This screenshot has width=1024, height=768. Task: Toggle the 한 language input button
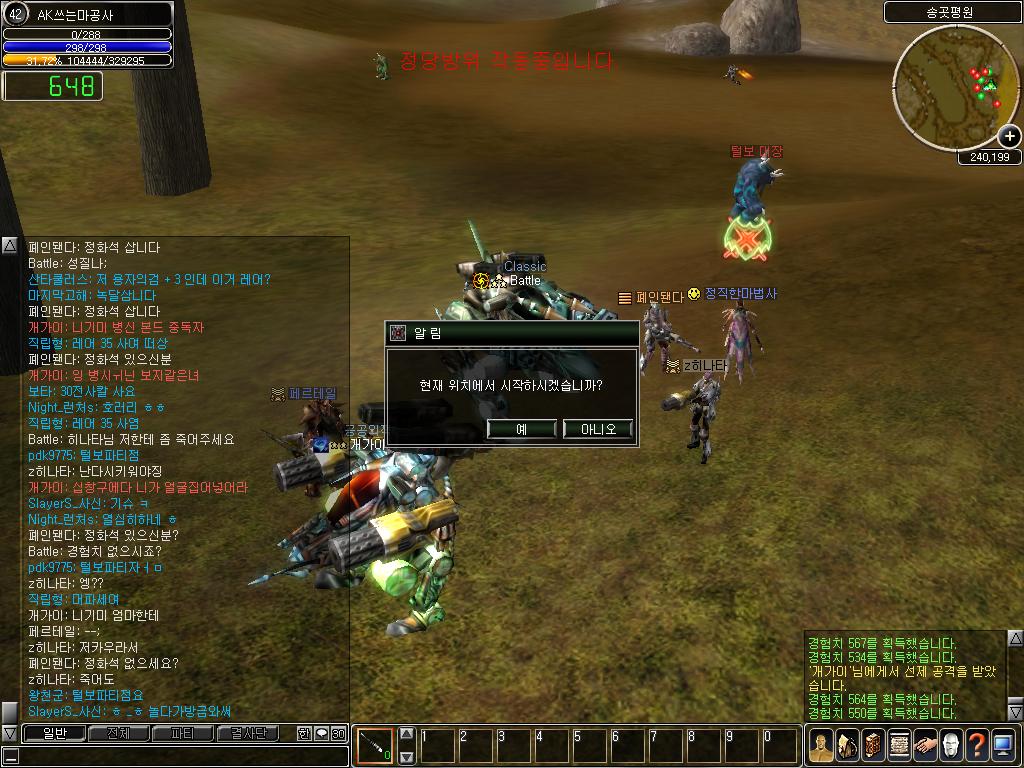coord(304,733)
